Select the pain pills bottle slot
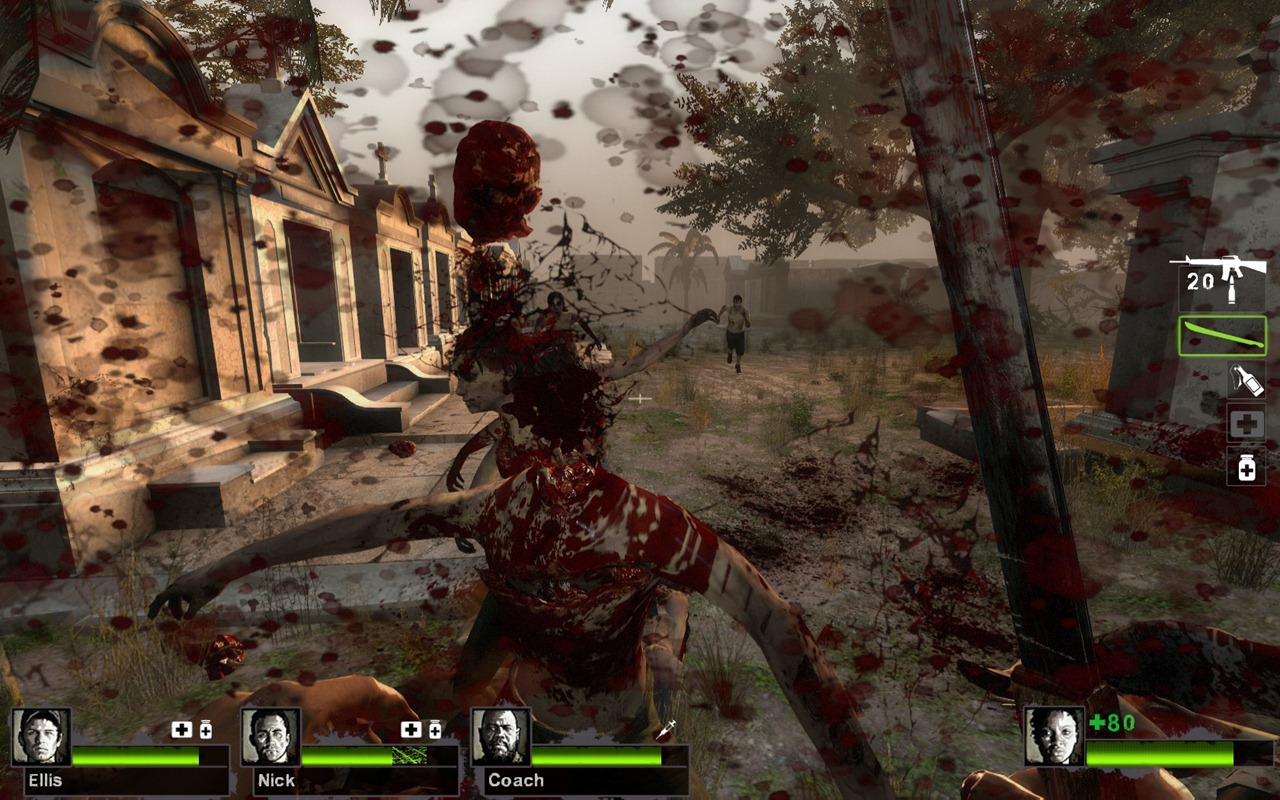 coord(1246,466)
